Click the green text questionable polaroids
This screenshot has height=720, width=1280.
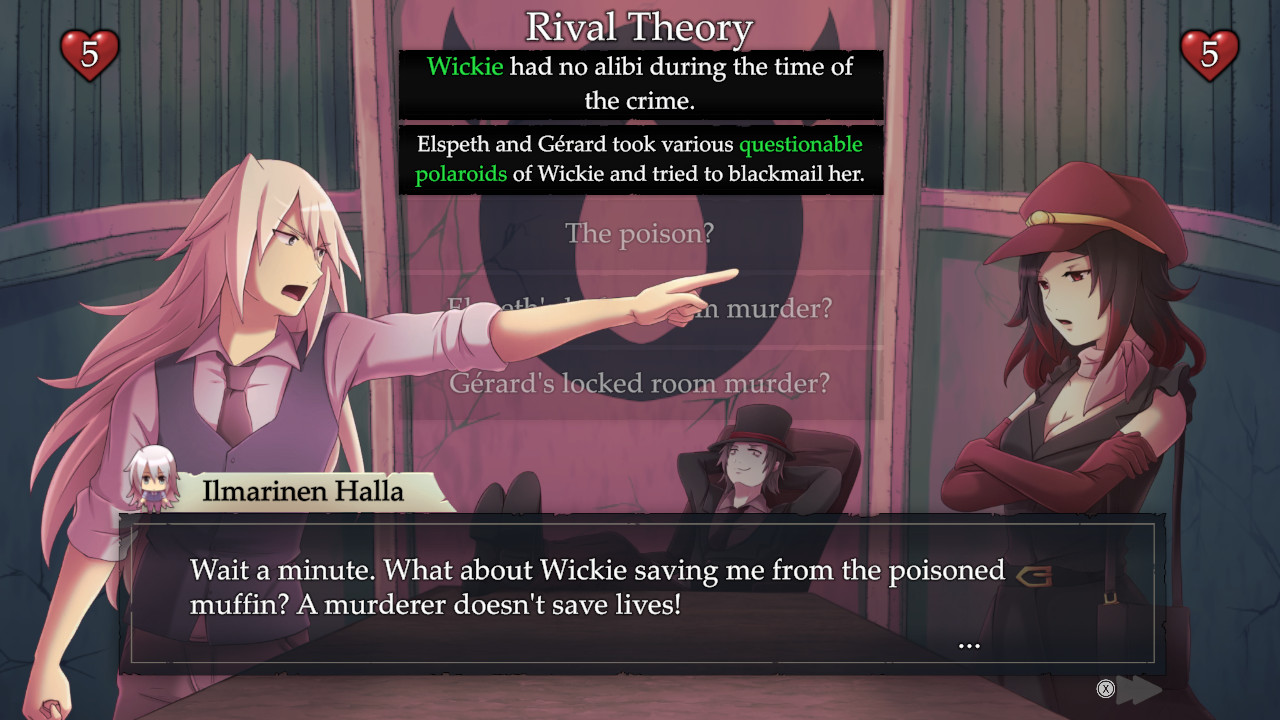click(x=798, y=144)
